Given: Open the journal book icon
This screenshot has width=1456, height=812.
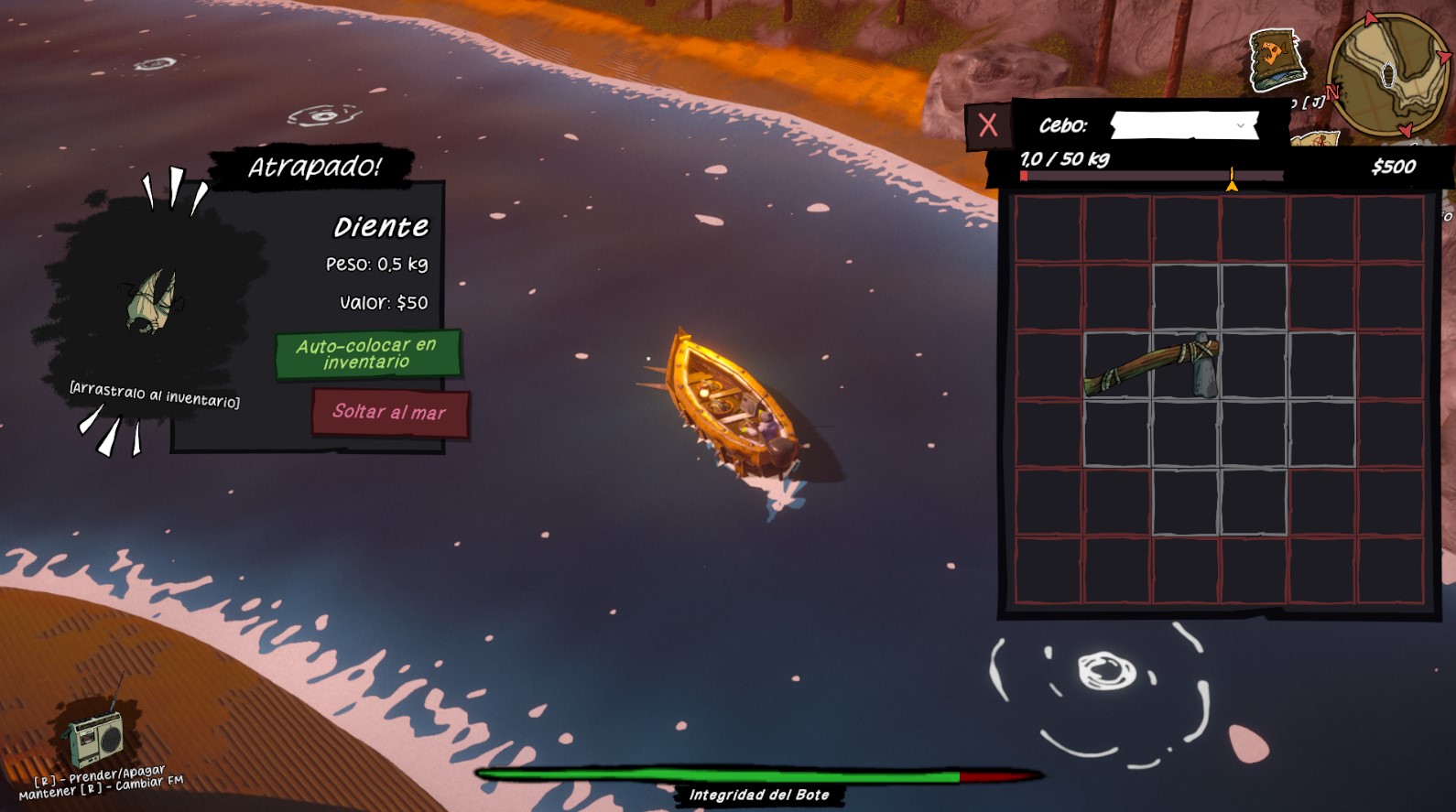Looking at the screenshot, I should pyautogui.click(x=1277, y=60).
